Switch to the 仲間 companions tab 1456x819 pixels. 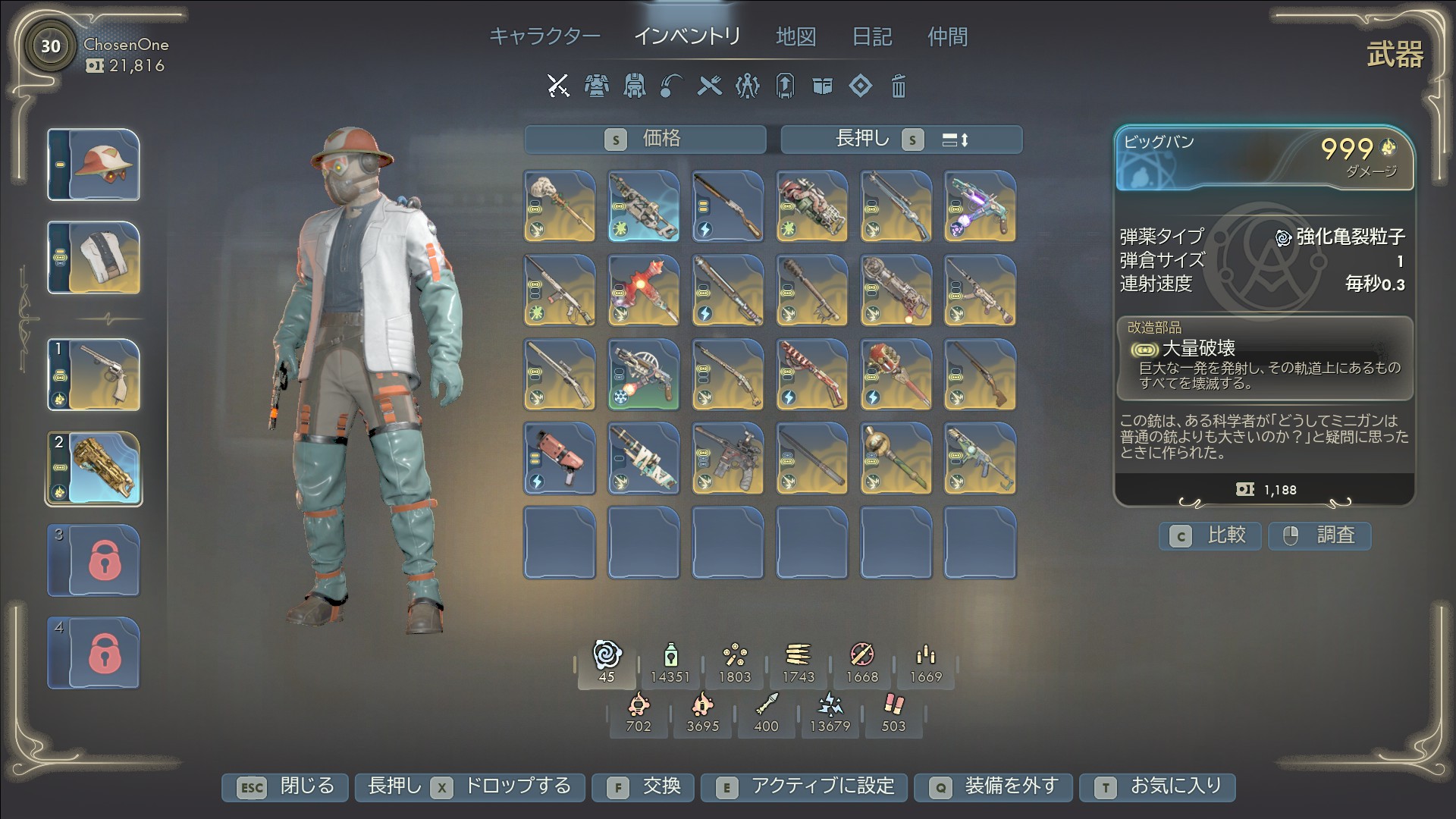[x=947, y=36]
